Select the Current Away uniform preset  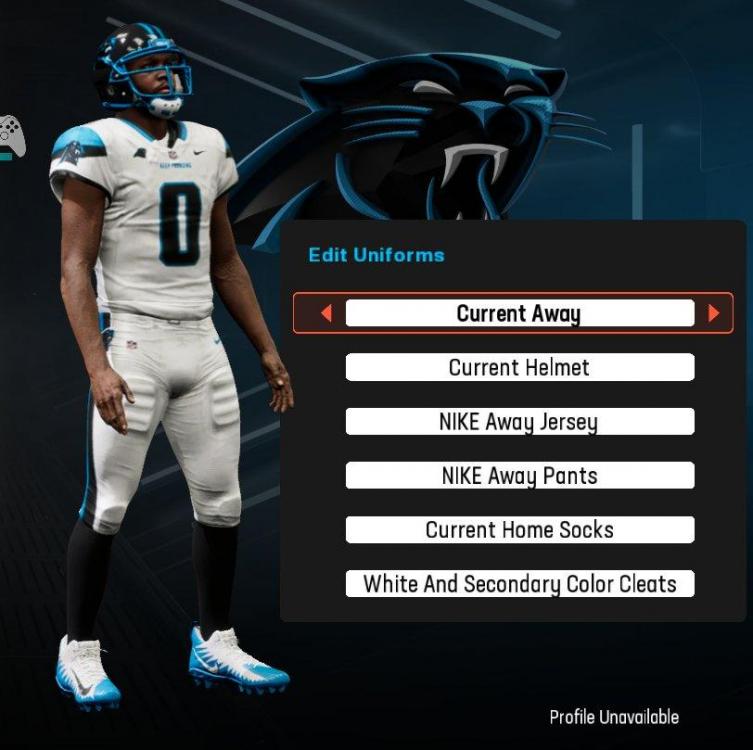(519, 313)
